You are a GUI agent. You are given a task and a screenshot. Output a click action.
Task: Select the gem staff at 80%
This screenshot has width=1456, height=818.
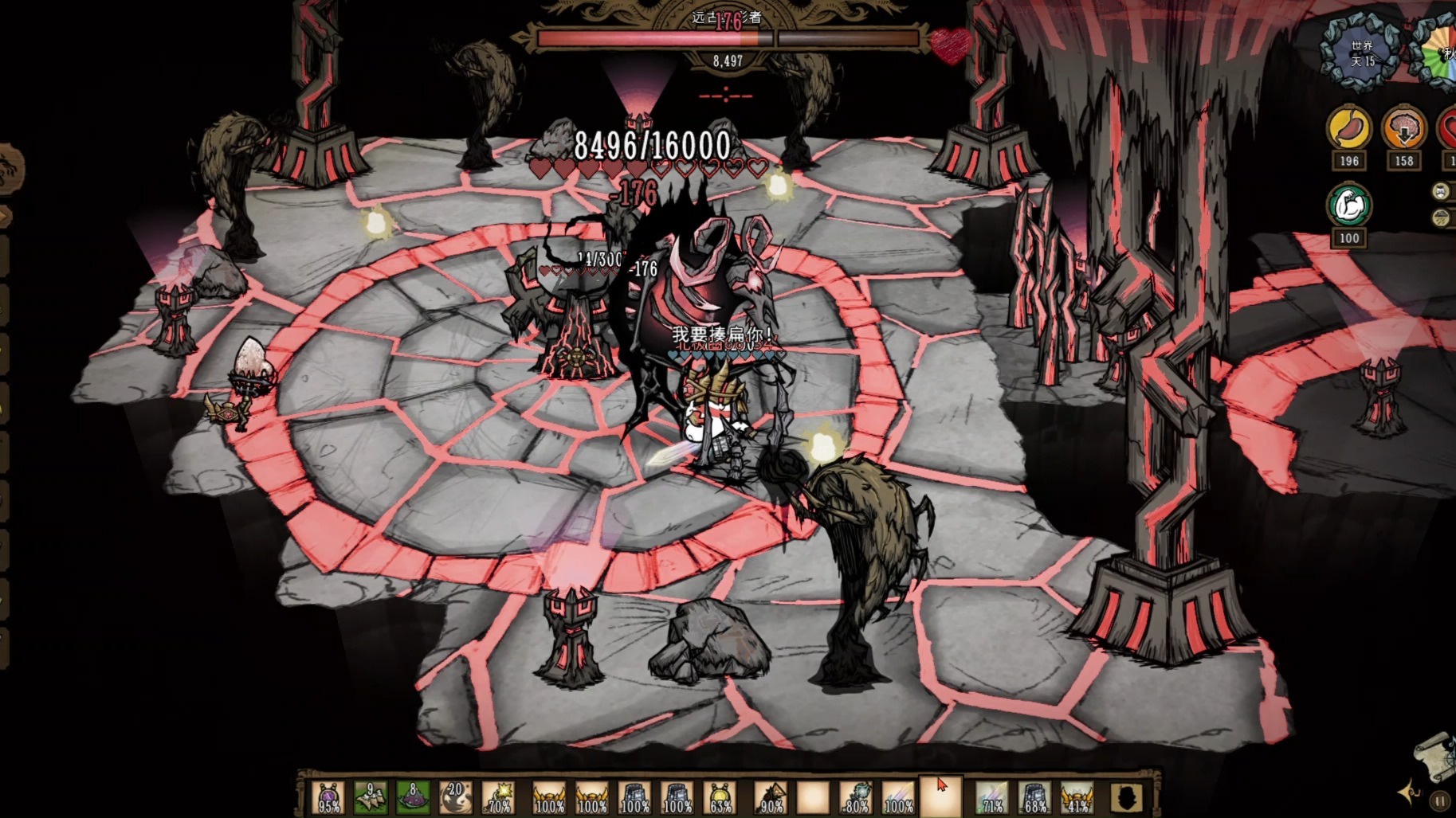click(857, 797)
